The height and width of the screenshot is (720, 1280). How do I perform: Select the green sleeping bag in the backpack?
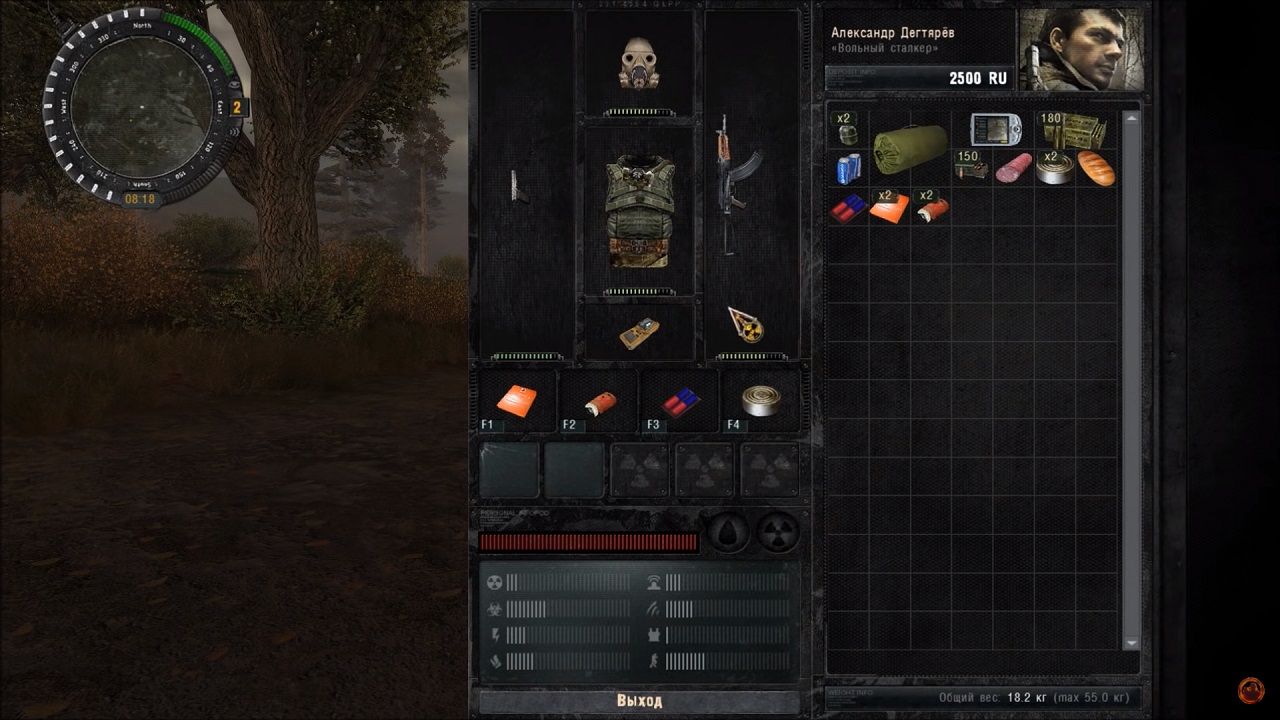[910, 149]
